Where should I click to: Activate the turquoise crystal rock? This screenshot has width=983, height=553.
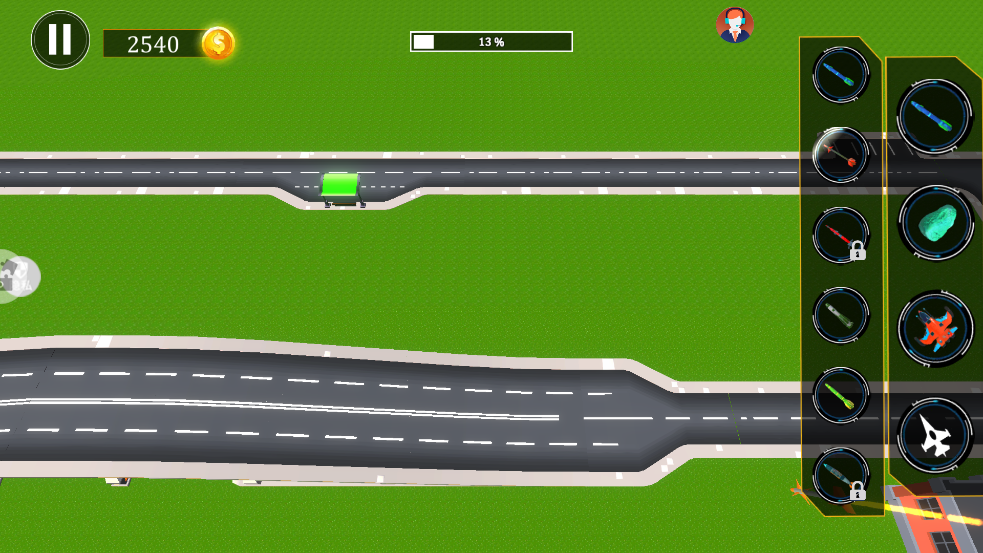coord(935,222)
